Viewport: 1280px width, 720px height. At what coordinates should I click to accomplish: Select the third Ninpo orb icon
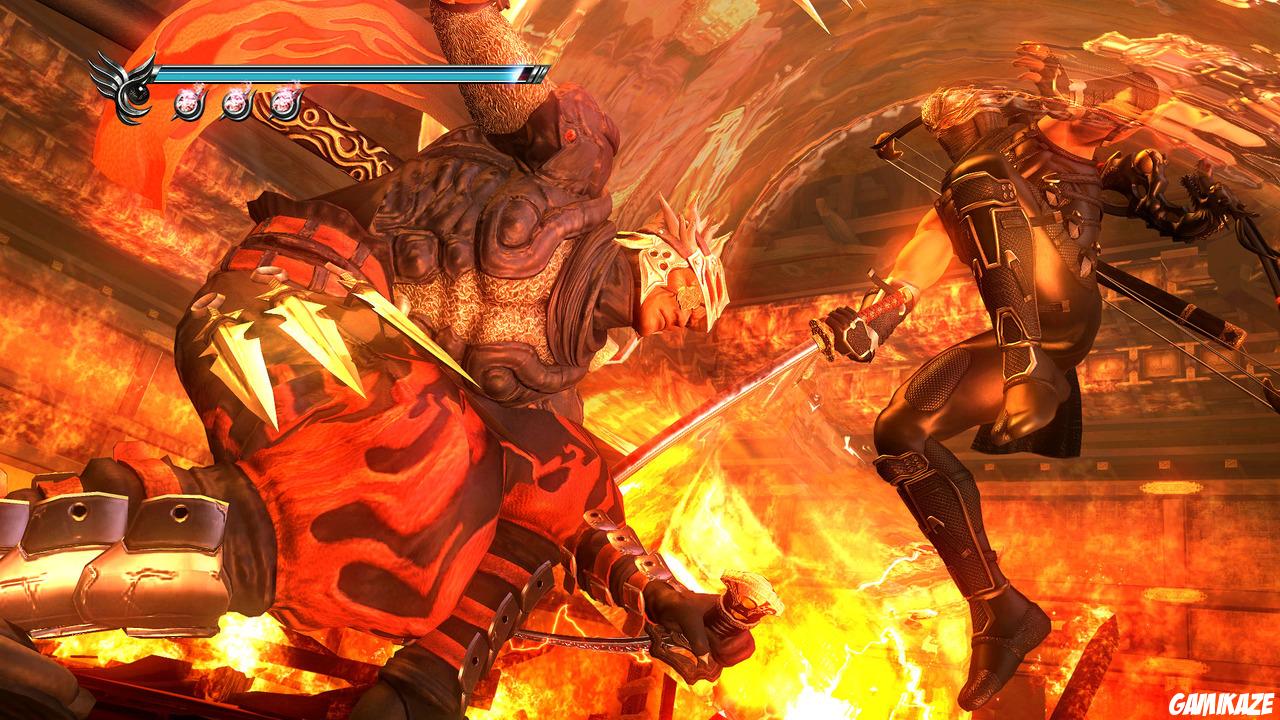coord(285,103)
